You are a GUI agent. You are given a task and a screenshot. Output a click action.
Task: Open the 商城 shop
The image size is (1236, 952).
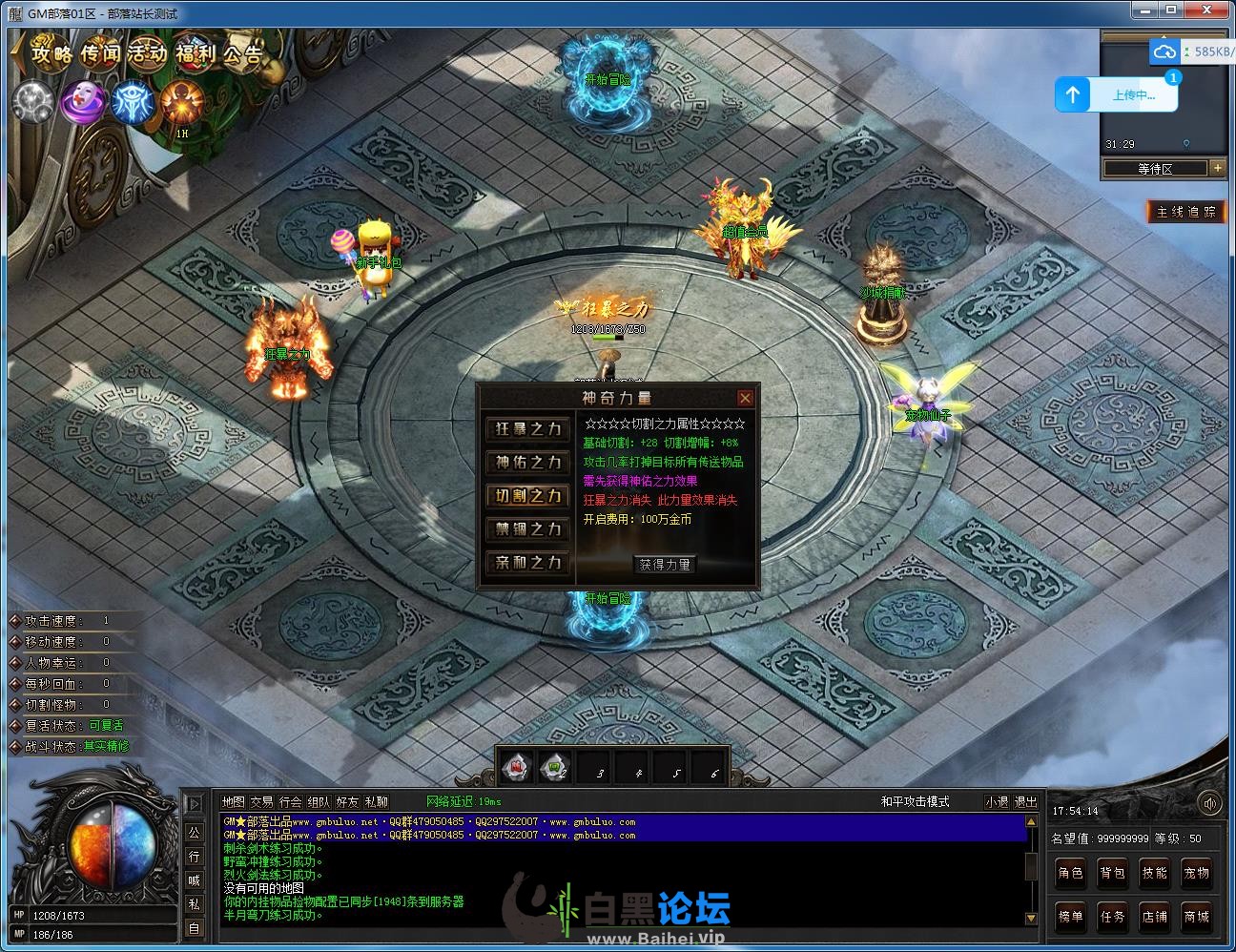click(x=1196, y=917)
